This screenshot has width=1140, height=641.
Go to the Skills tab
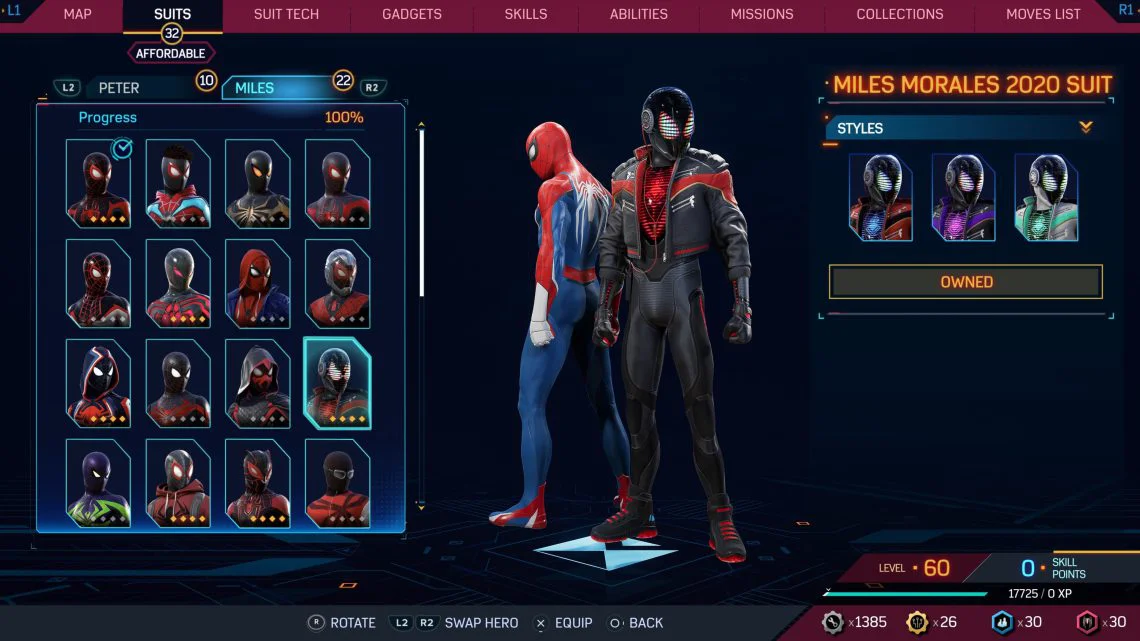[525, 14]
